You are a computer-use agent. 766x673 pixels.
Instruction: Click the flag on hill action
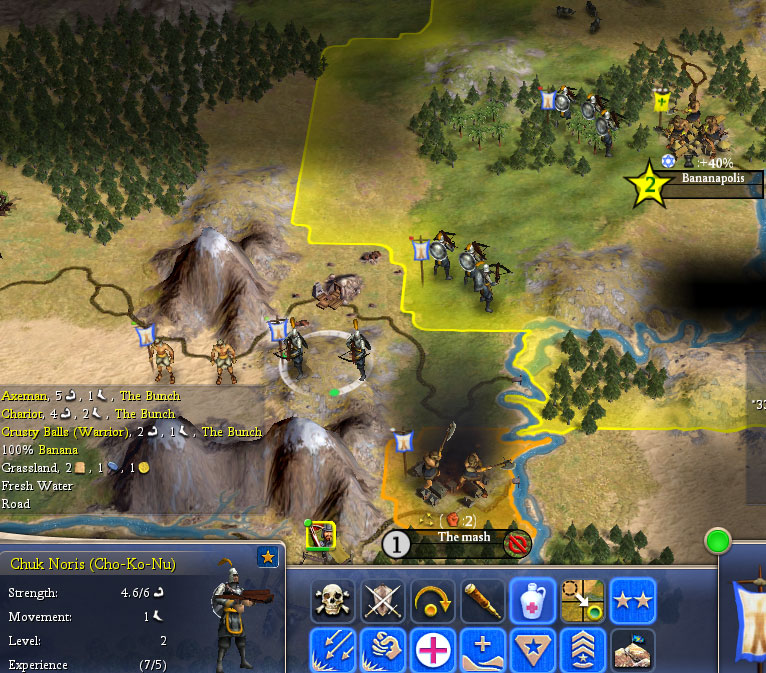click(633, 649)
